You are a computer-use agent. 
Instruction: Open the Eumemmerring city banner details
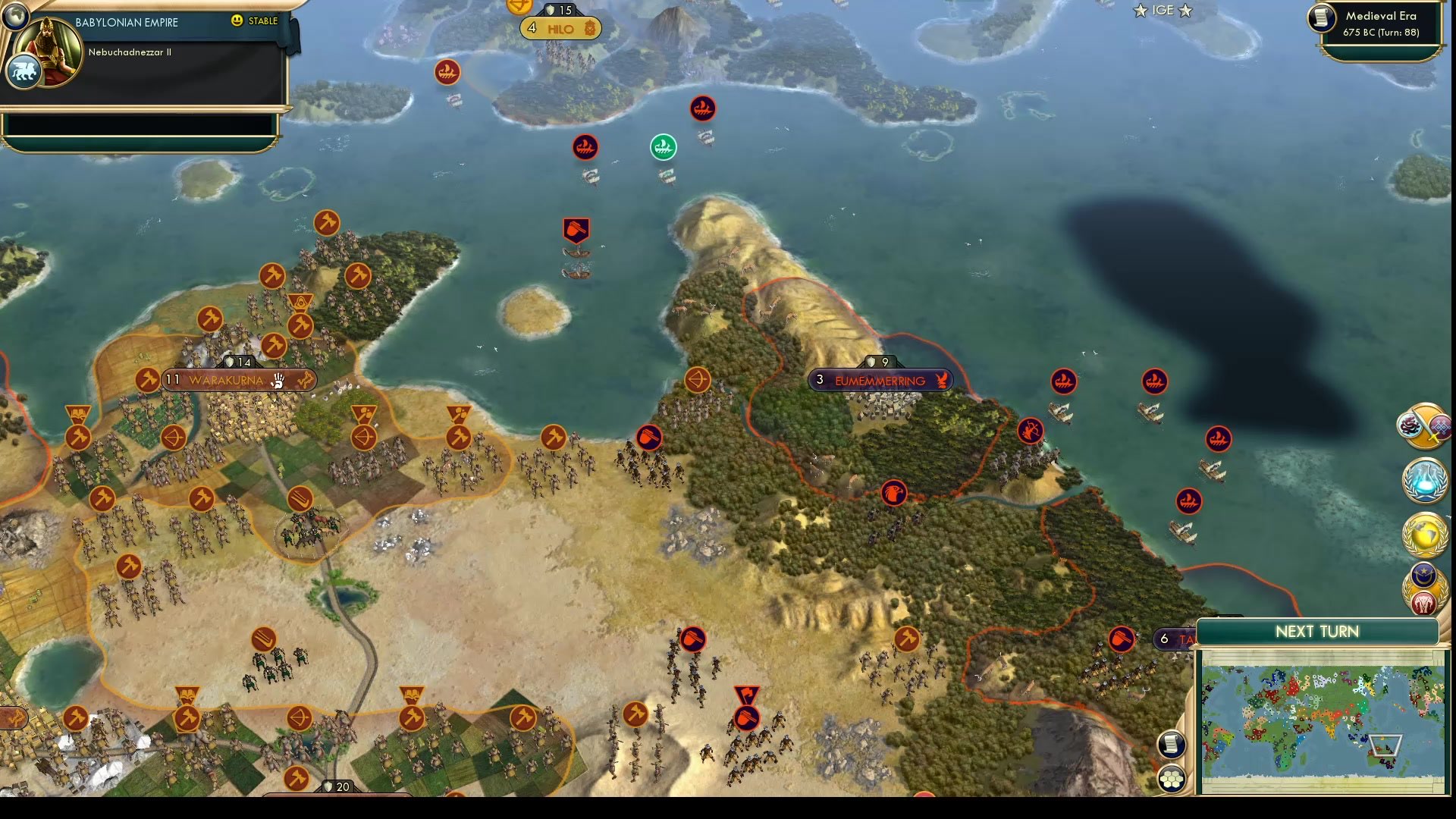click(x=880, y=380)
